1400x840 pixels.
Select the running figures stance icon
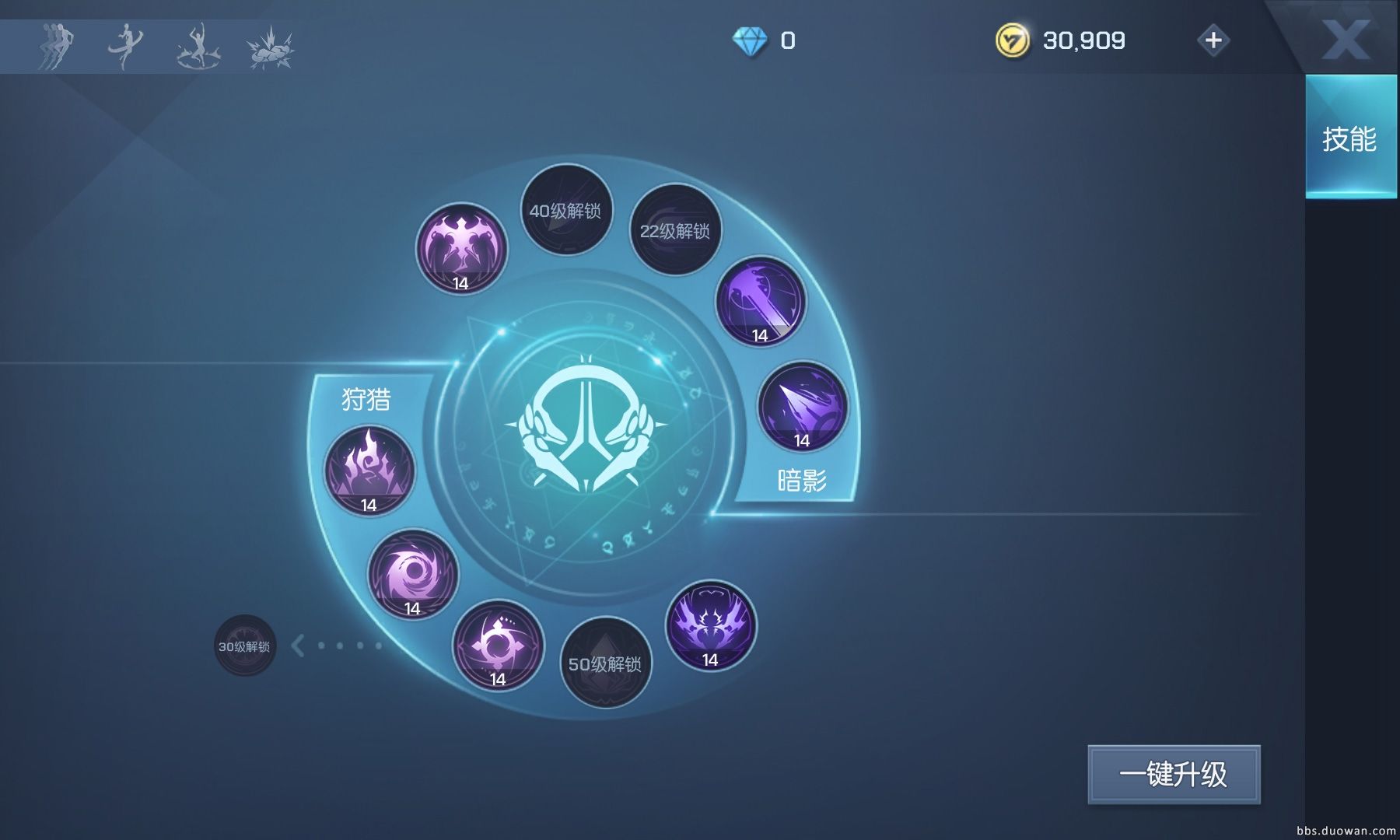(x=55, y=46)
